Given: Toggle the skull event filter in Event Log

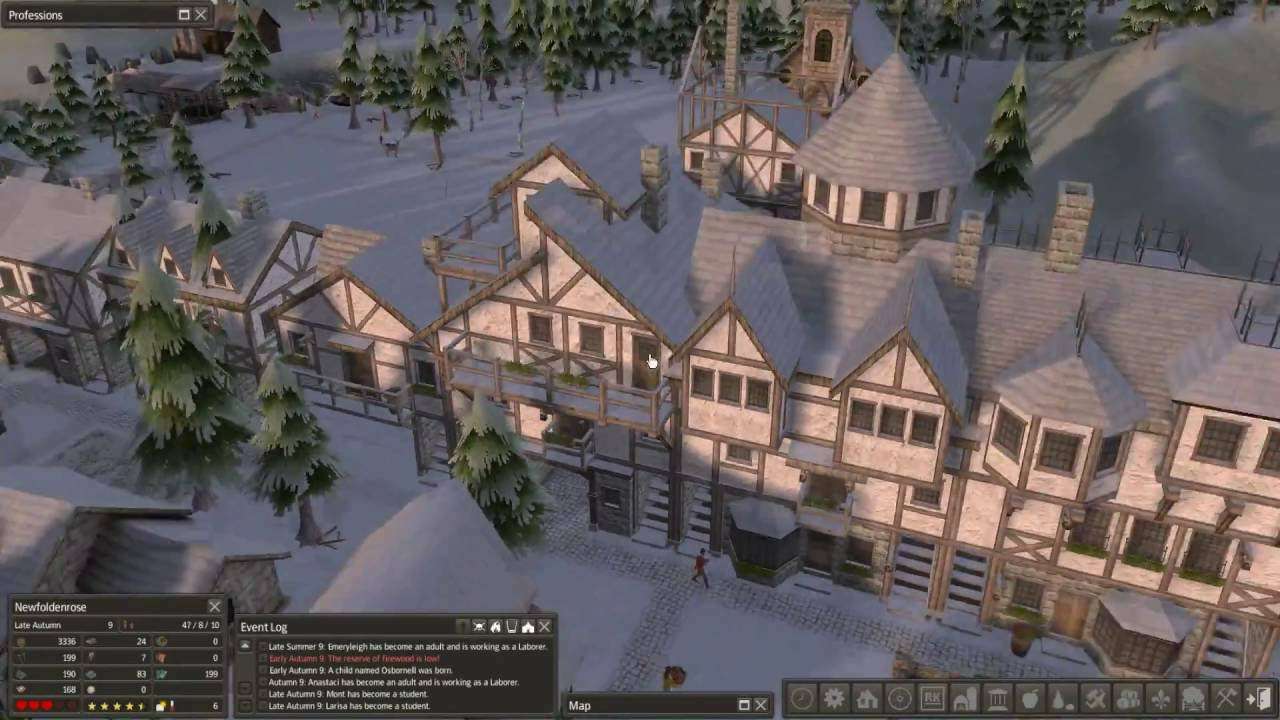Looking at the screenshot, I should pos(479,627).
